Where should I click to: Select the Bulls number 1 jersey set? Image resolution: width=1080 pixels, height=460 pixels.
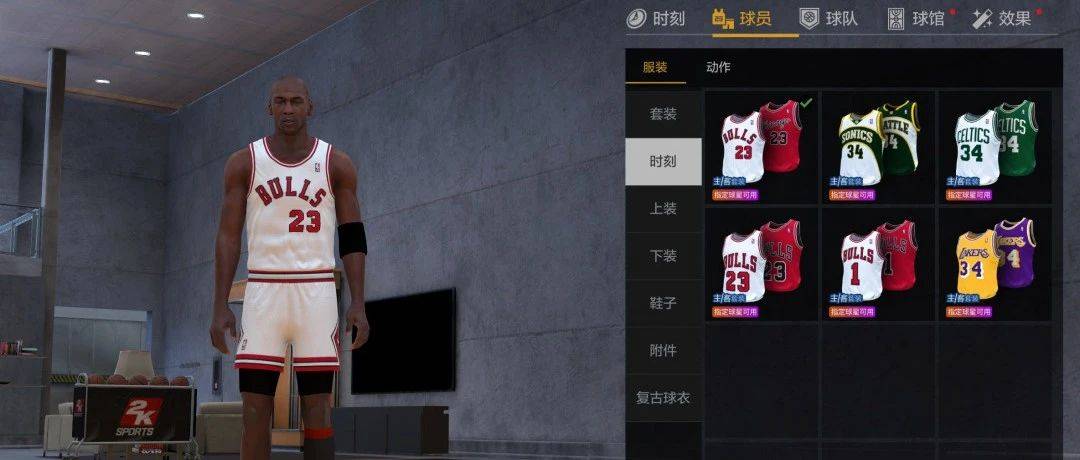pos(879,264)
